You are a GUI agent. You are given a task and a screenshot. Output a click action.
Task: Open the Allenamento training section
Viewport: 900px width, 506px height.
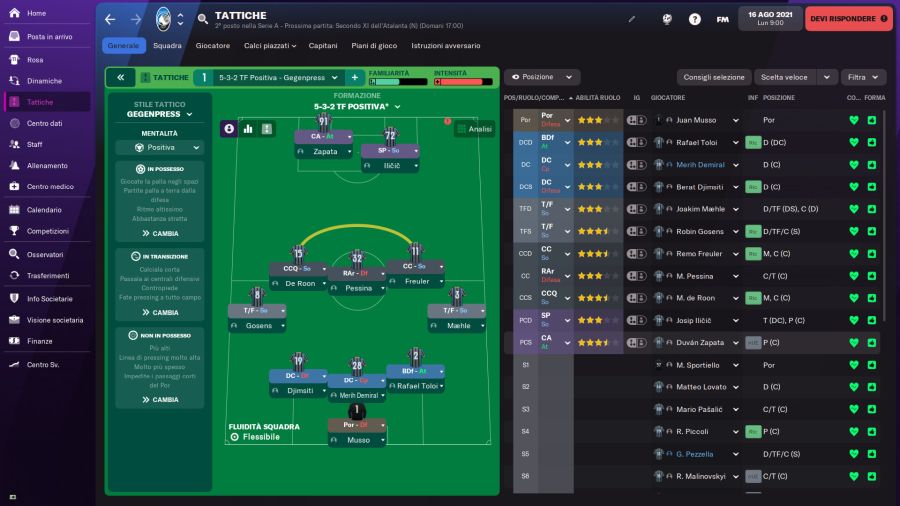coord(47,165)
